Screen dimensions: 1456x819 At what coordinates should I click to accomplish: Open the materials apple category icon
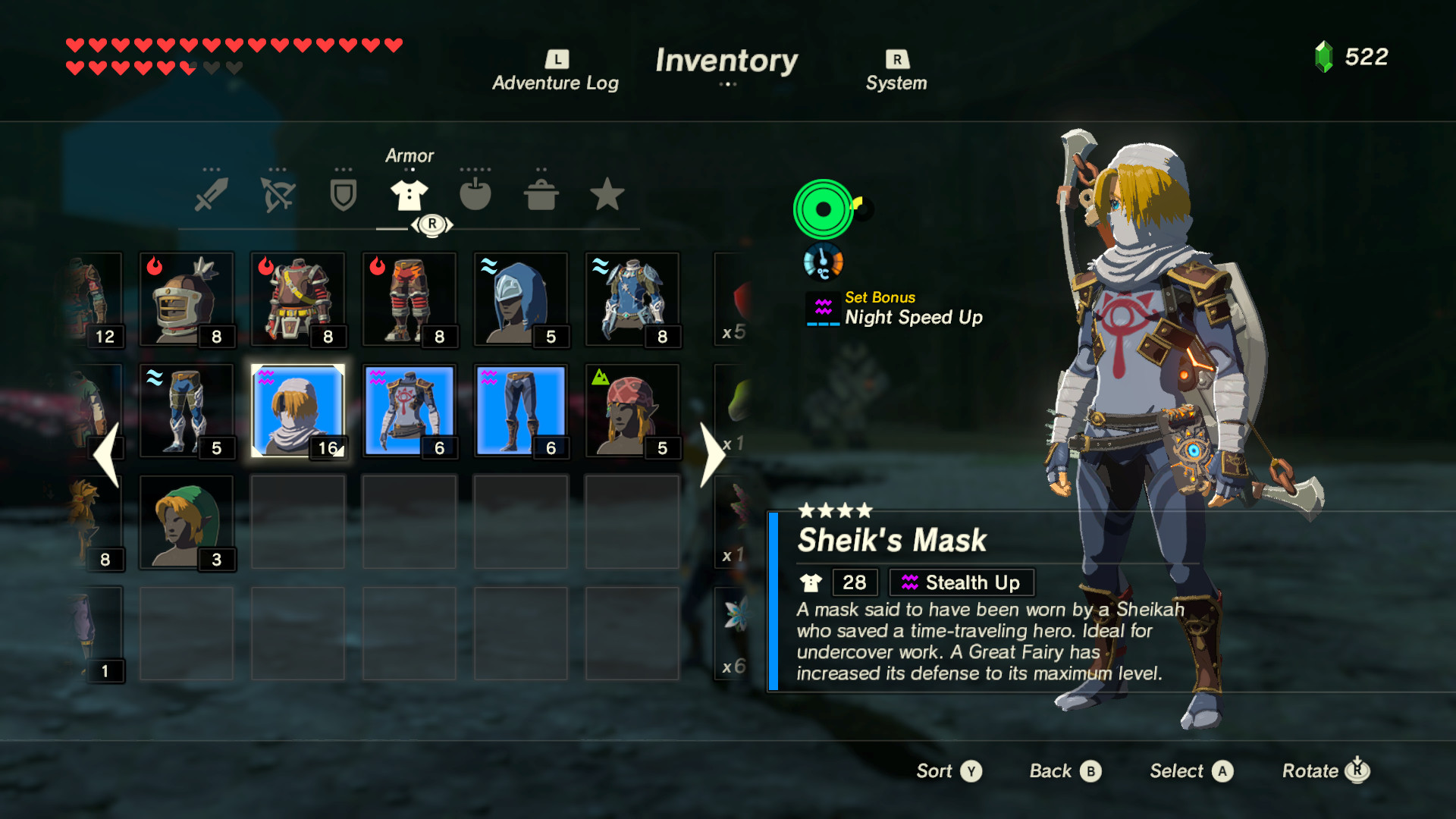pyautogui.click(x=475, y=195)
